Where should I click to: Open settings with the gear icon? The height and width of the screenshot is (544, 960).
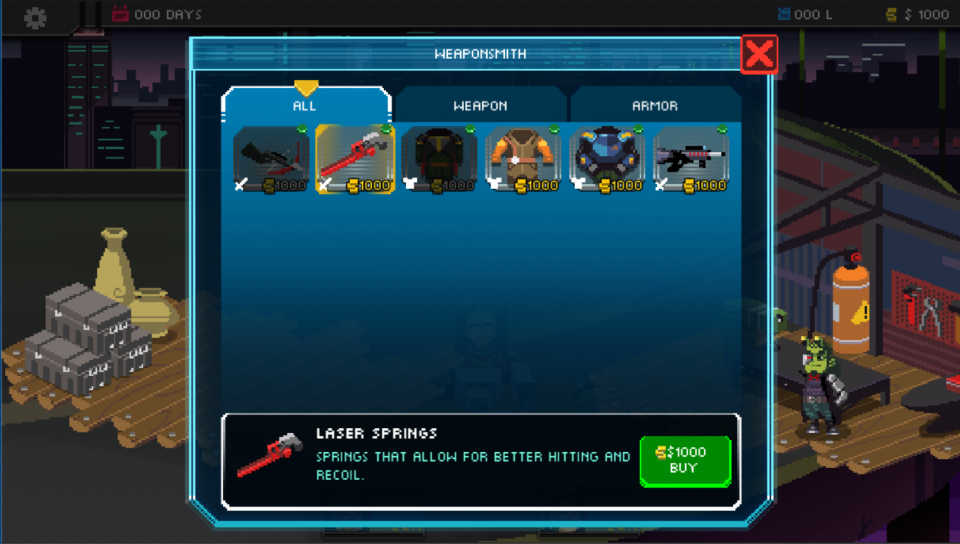(x=36, y=16)
